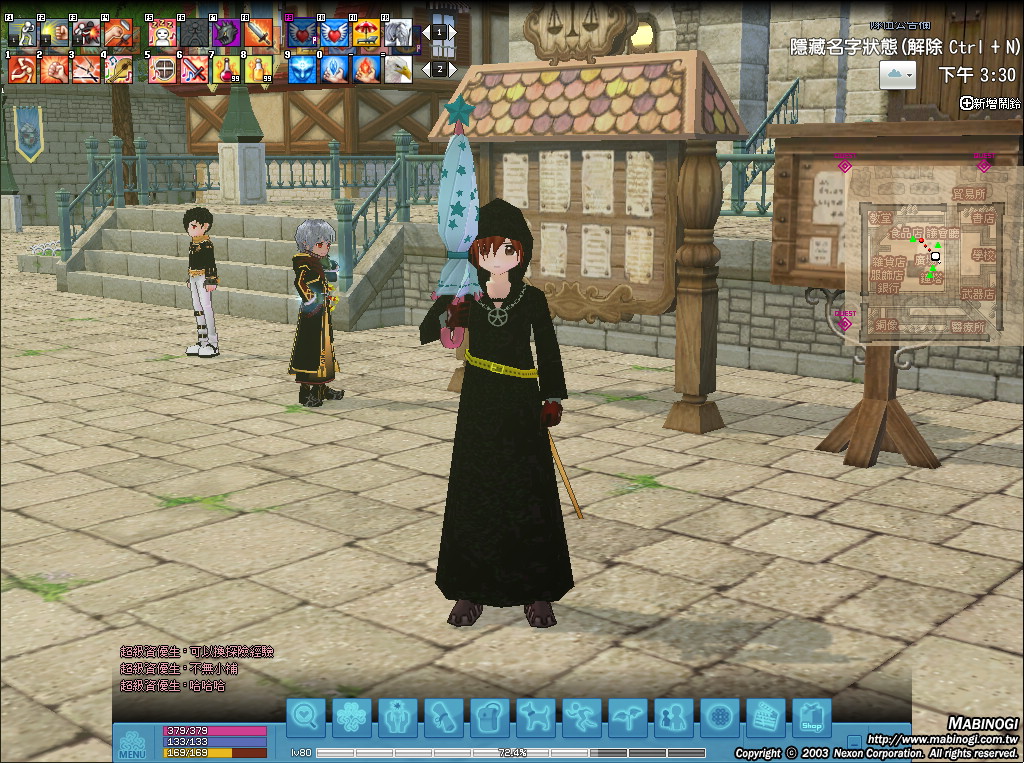Select the white eagle icon in the hotbar
Screen dimensions: 1024x763
398,69
